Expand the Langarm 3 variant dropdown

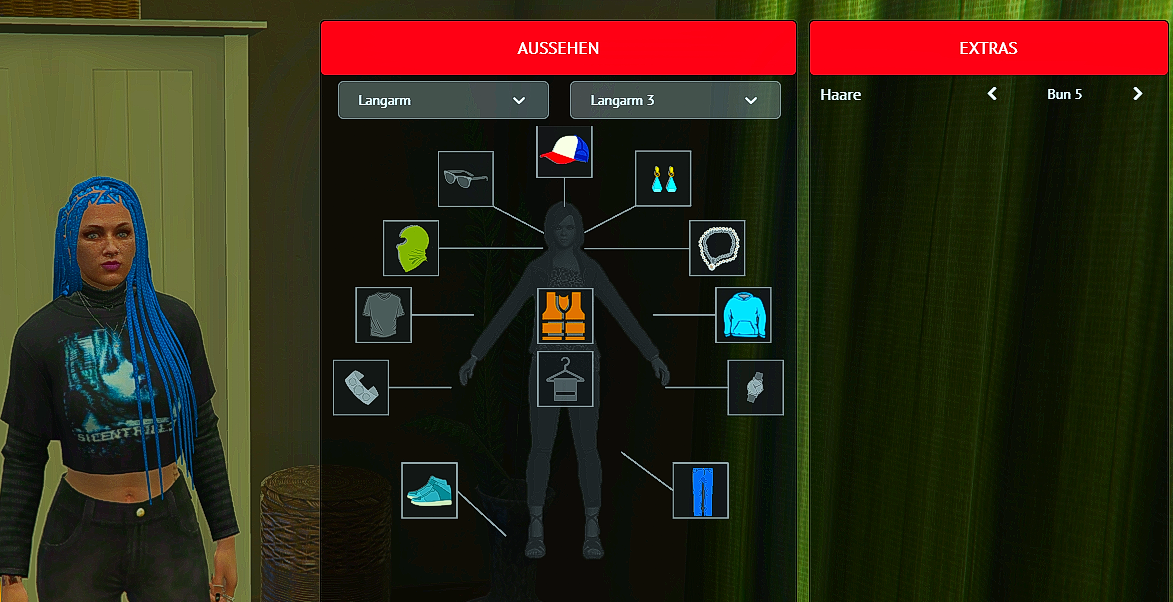coord(675,100)
